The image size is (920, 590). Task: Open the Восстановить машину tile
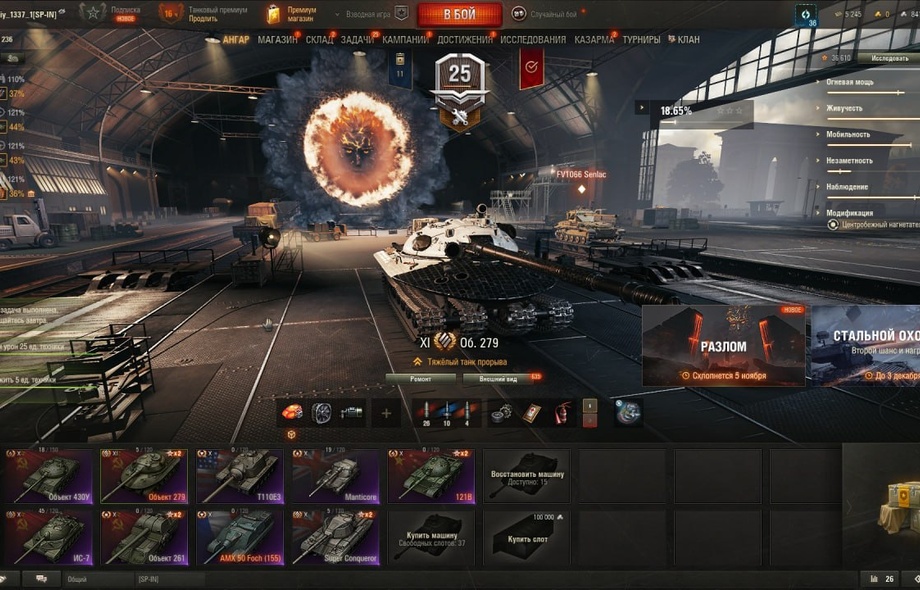pyautogui.click(x=528, y=476)
